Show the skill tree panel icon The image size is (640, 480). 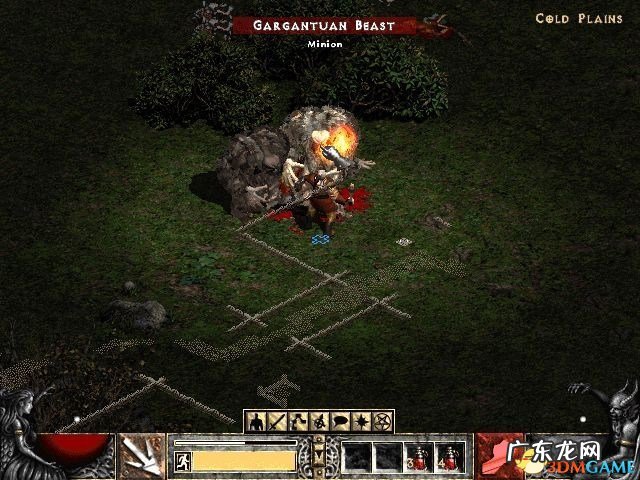pyautogui.click(x=297, y=422)
